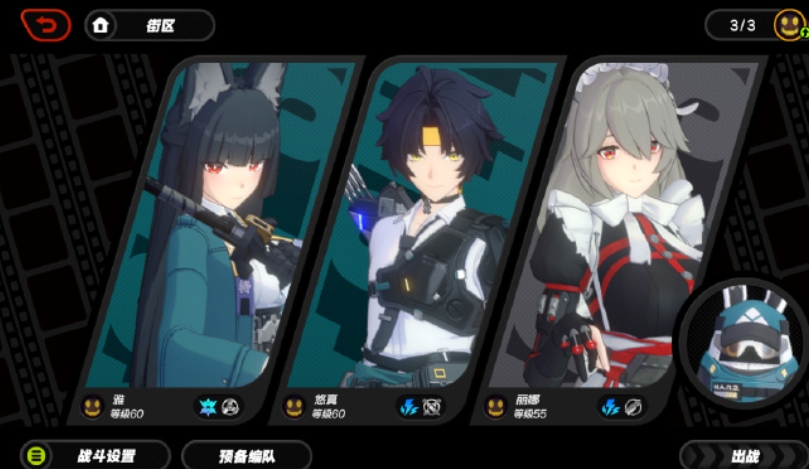Open 预备编队 preset team
The width and height of the screenshot is (809, 469).
coord(247,456)
